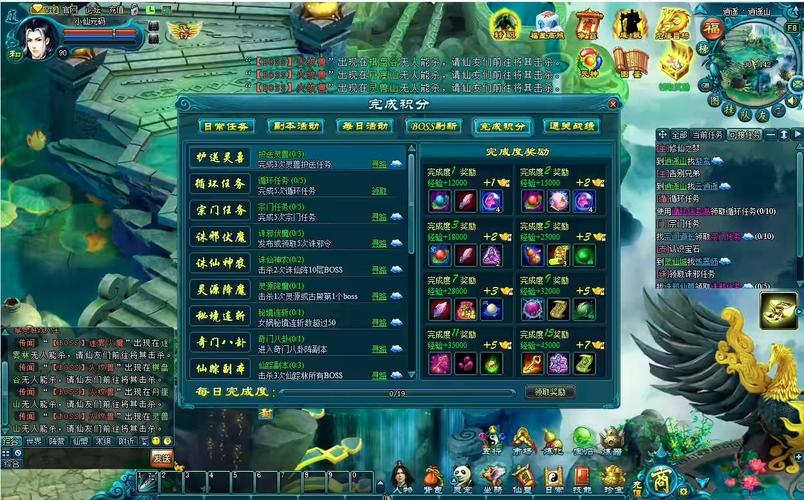Show the 当前任务 quest tracker tab
Viewport: 804px width, 500px height.
pyautogui.click(x=708, y=134)
